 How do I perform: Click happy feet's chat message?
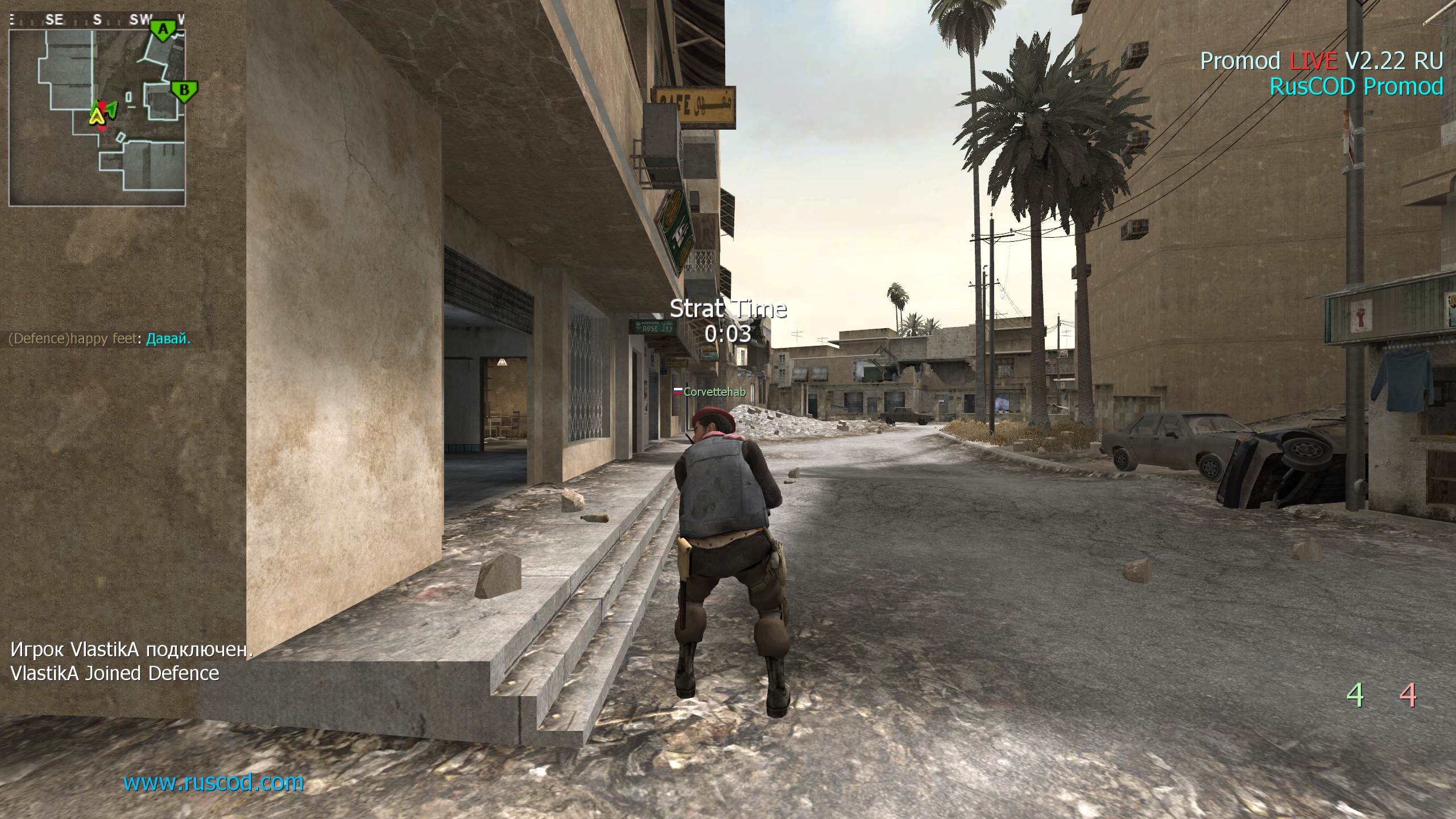click(100, 339)
